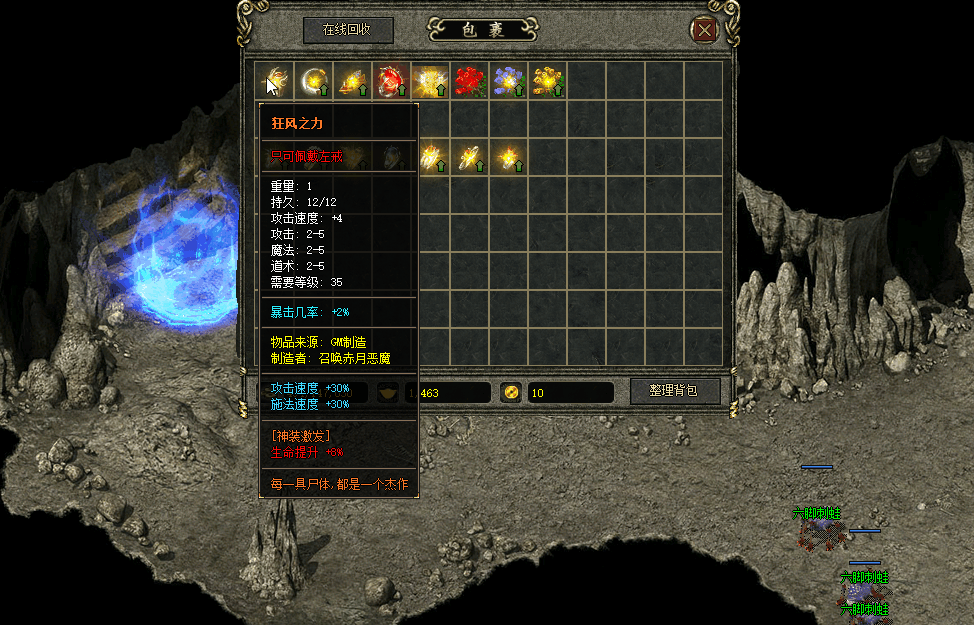974x625 pixels.
Task: Choose the blue flower bouquet item
Action: 508,81
